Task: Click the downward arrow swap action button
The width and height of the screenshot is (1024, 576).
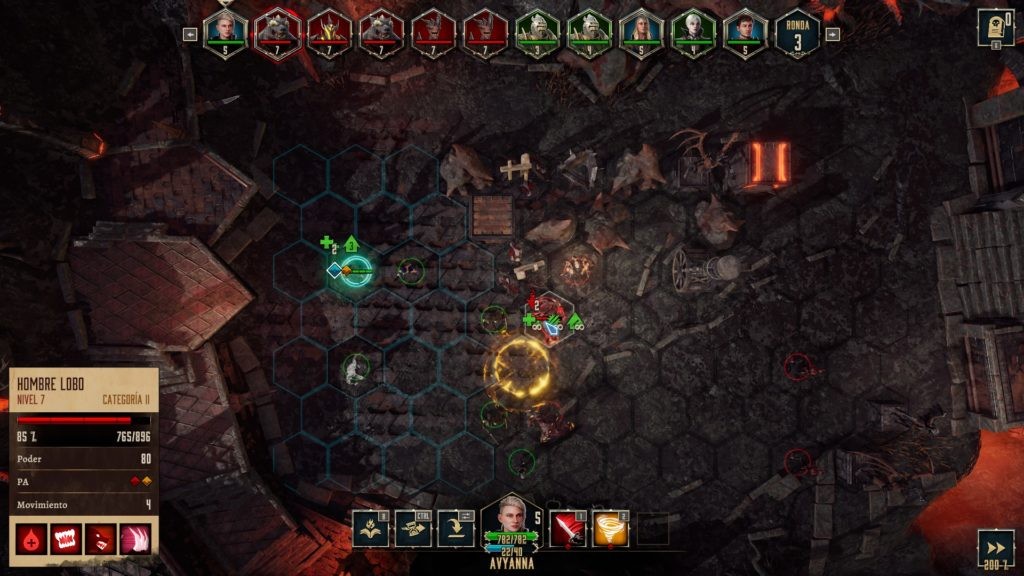Action: (456, 528)
